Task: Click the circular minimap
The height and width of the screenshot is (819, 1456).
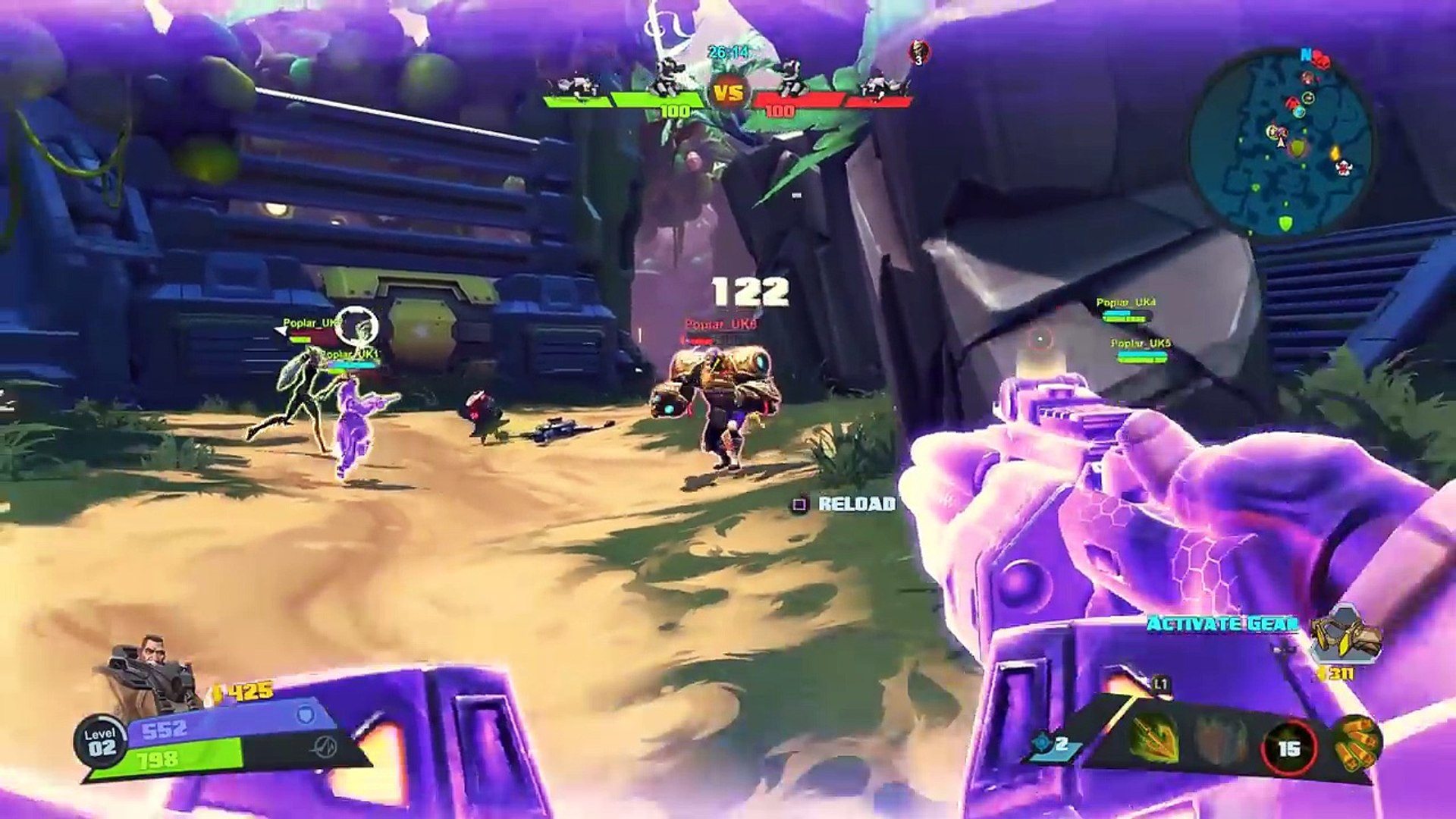Action: click(x=1282, y=142)
